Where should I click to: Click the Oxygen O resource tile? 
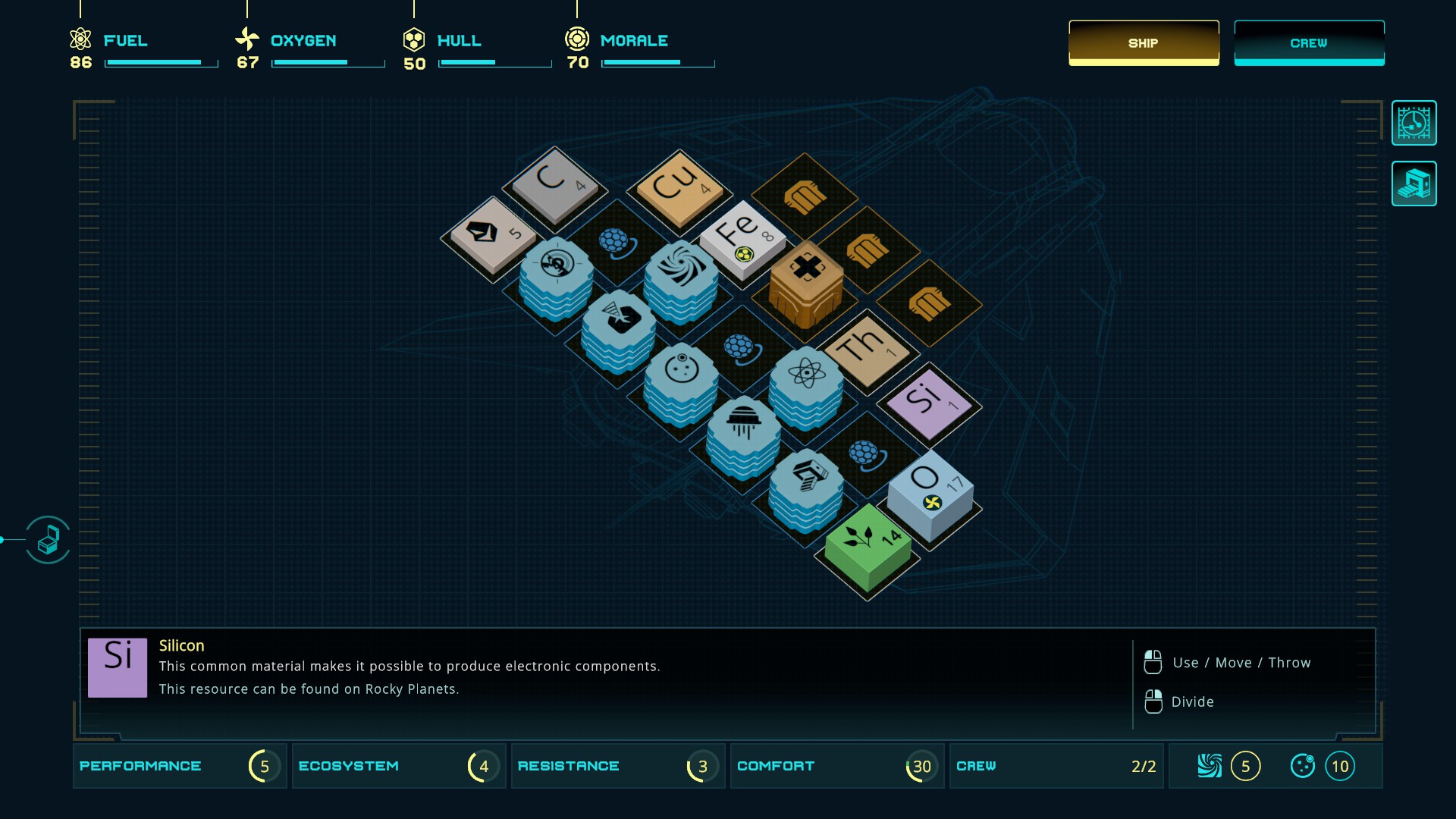(930, 489)
